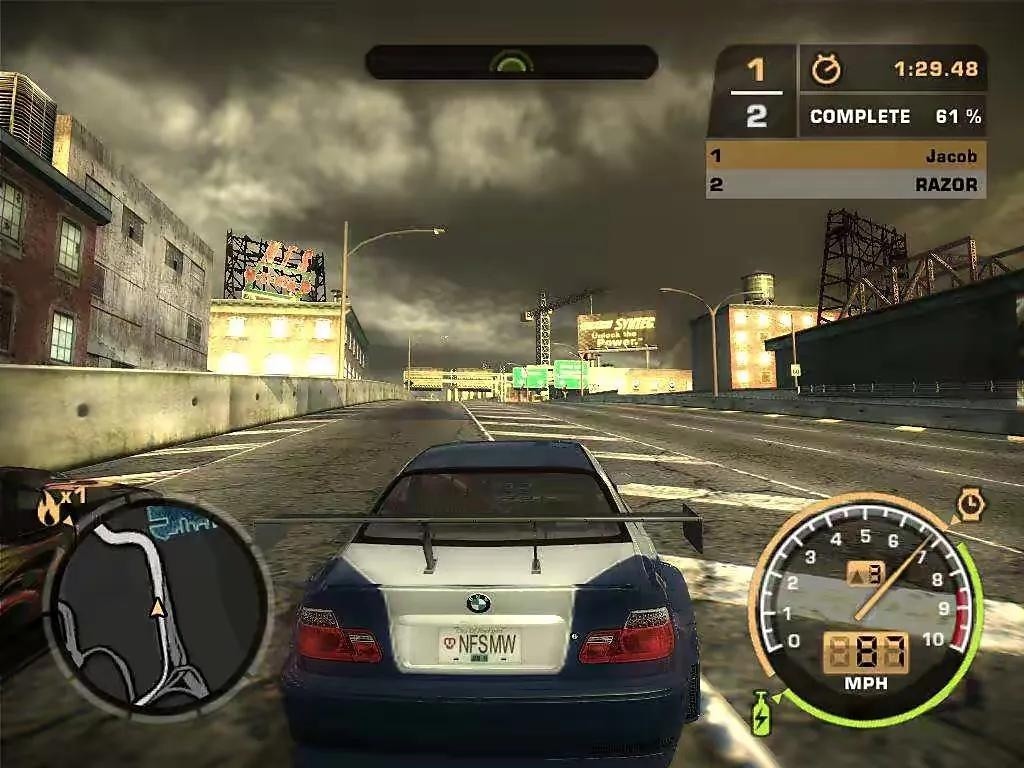This screenshot has width=1024, height=768.
Task: Click the circular track minimap
Action: coord(157,605)
